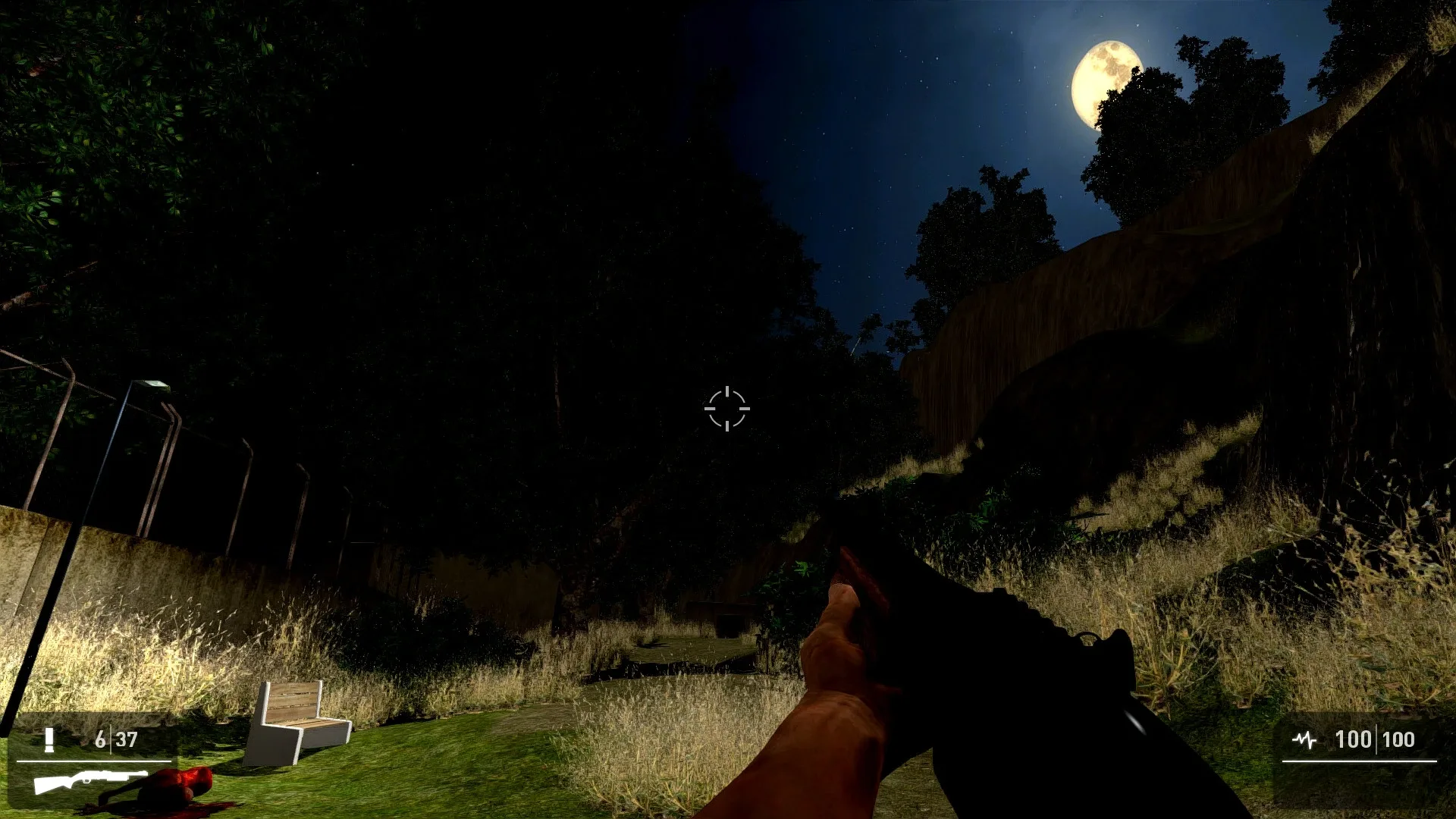The image size is (1456, 819).
Task: Click the shotgun shell ammo icon
Action: [49, 739]
